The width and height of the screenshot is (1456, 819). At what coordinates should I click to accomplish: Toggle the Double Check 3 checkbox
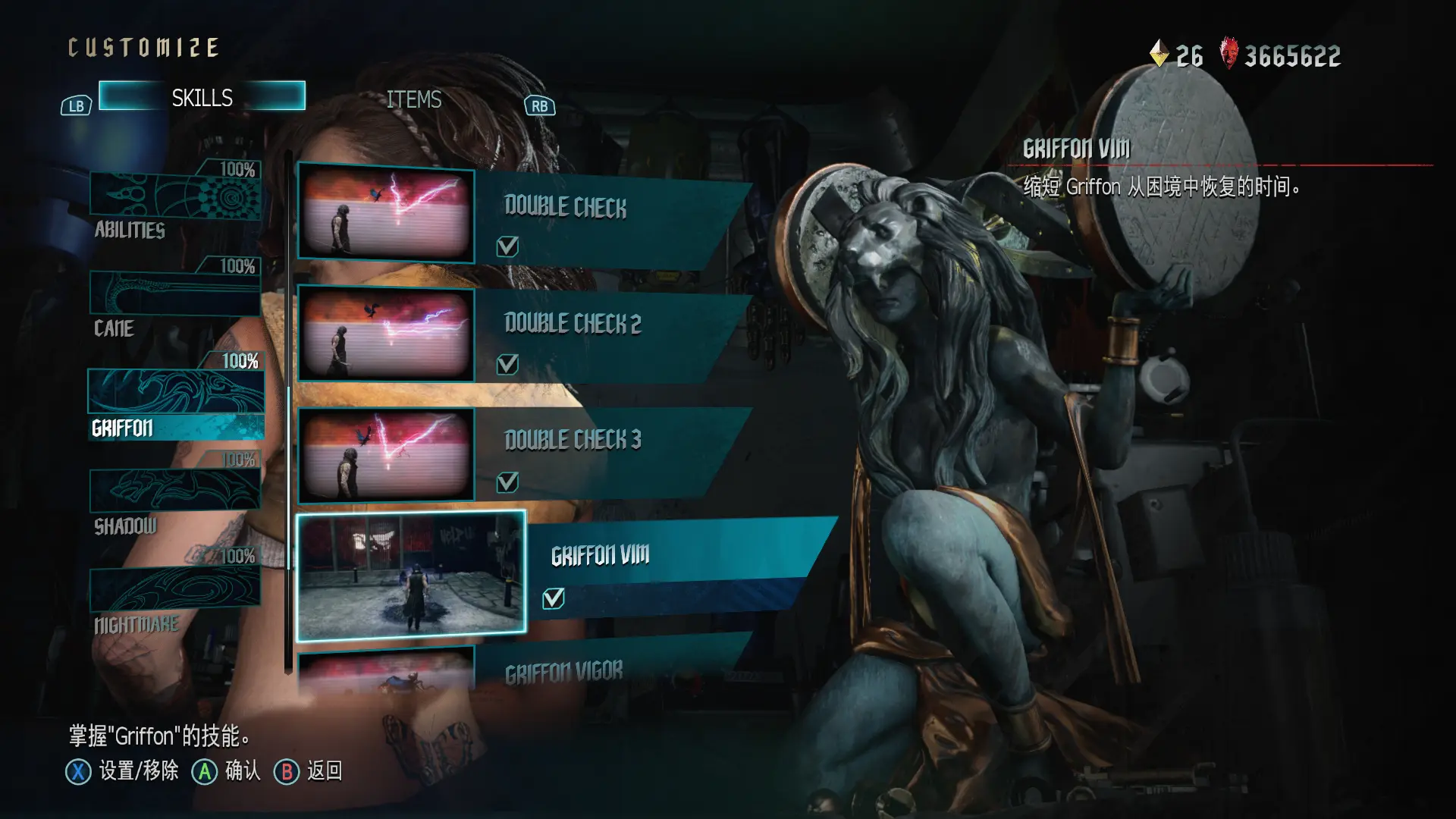coord(507,482)
